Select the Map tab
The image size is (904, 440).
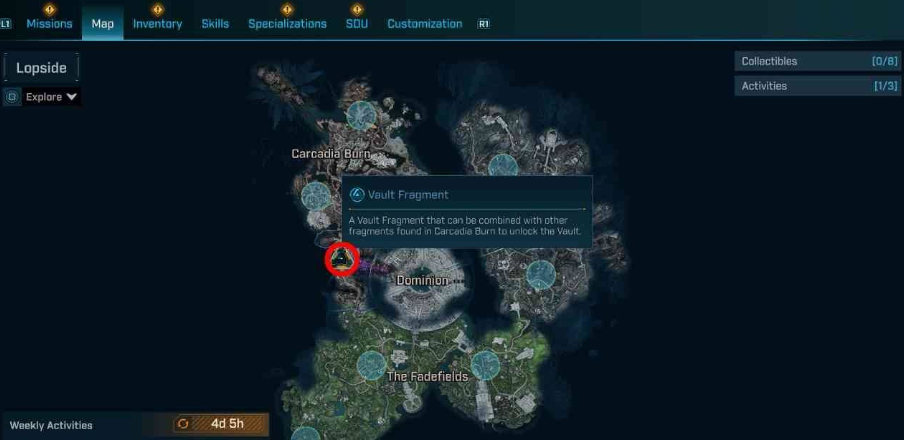[102, 23]
